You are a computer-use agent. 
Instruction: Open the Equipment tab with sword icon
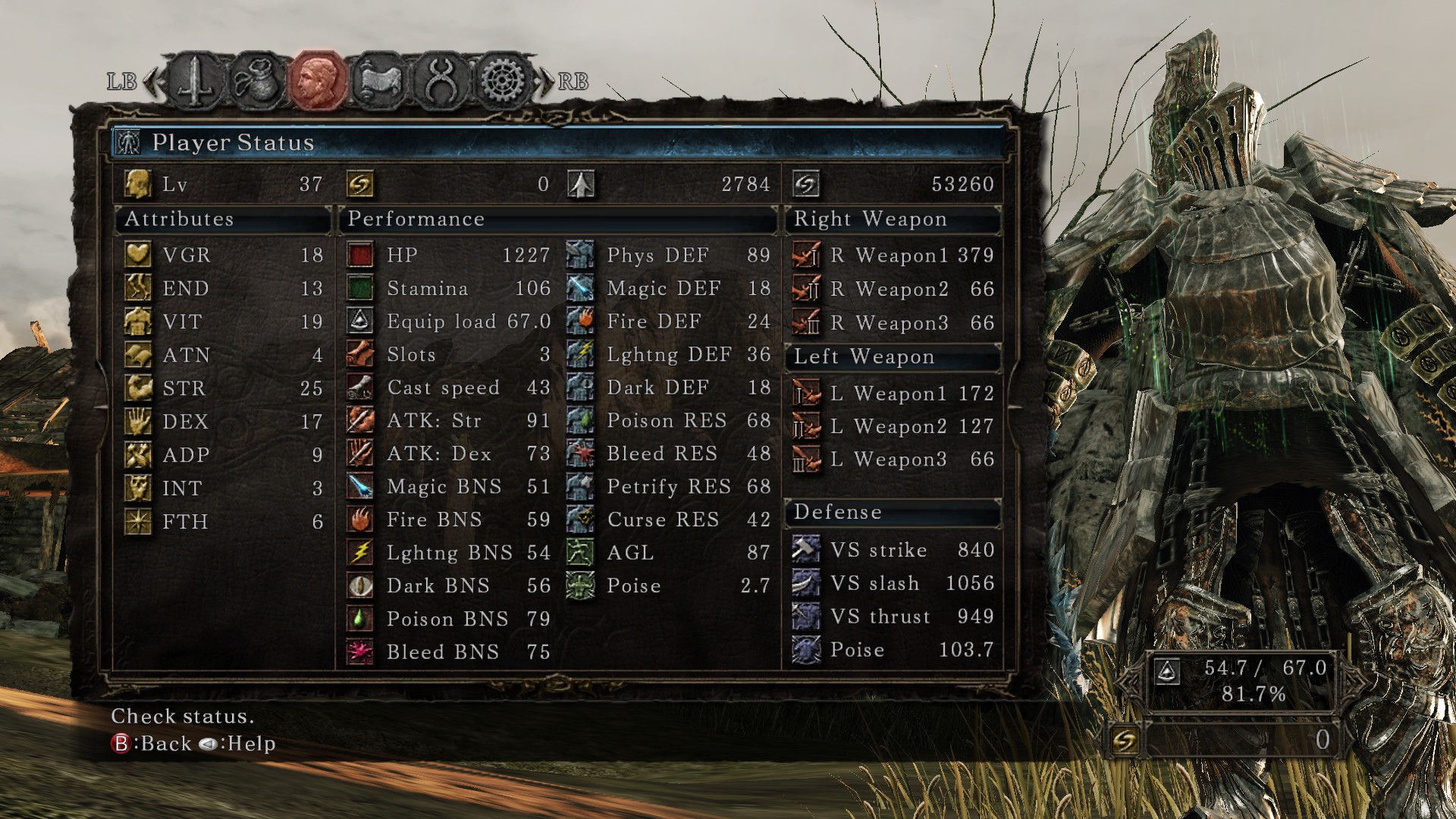coord(196,80)
